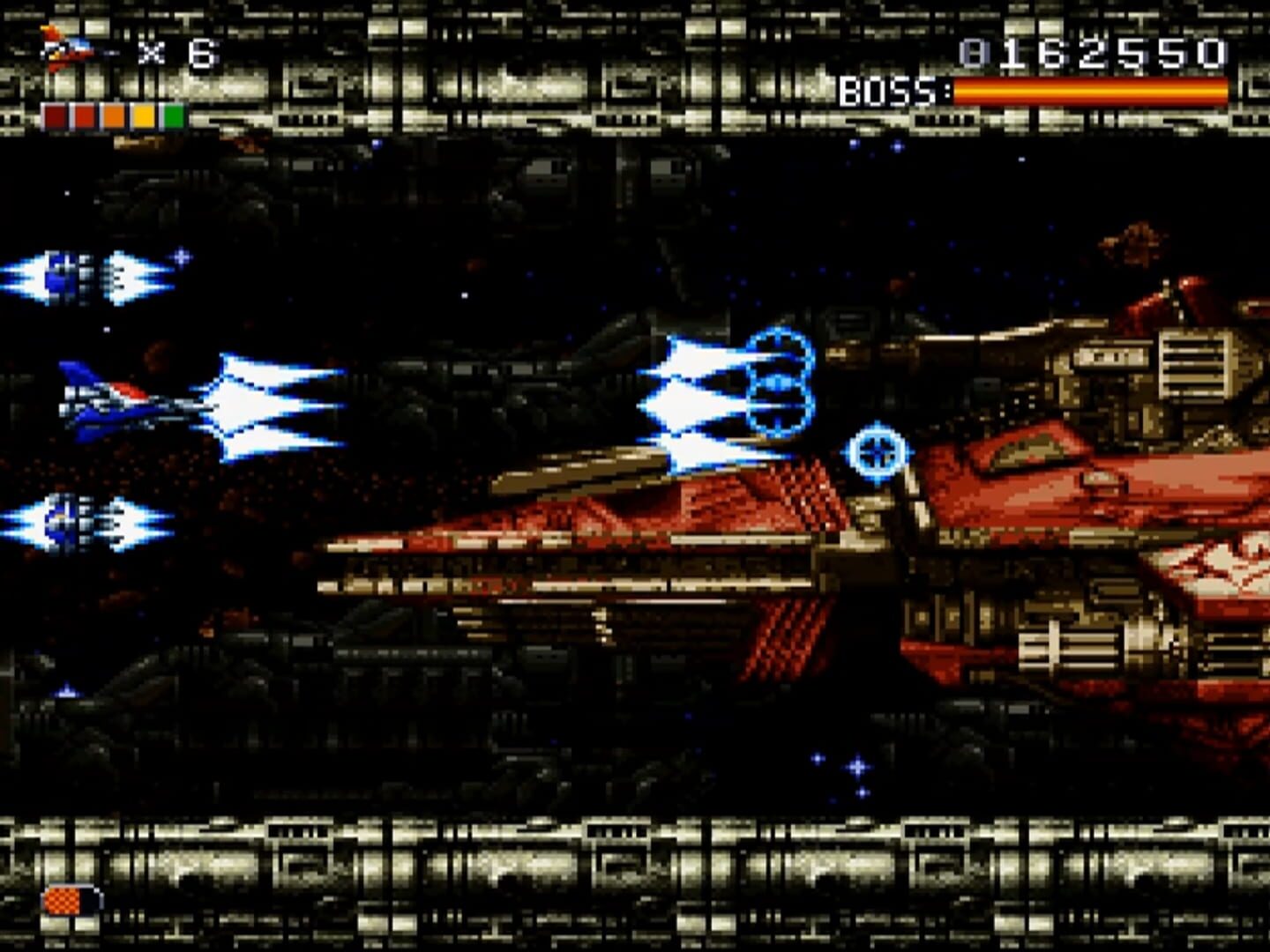Expand the BOSS health bar display
1270x952 pixels.
[1094, 91]
